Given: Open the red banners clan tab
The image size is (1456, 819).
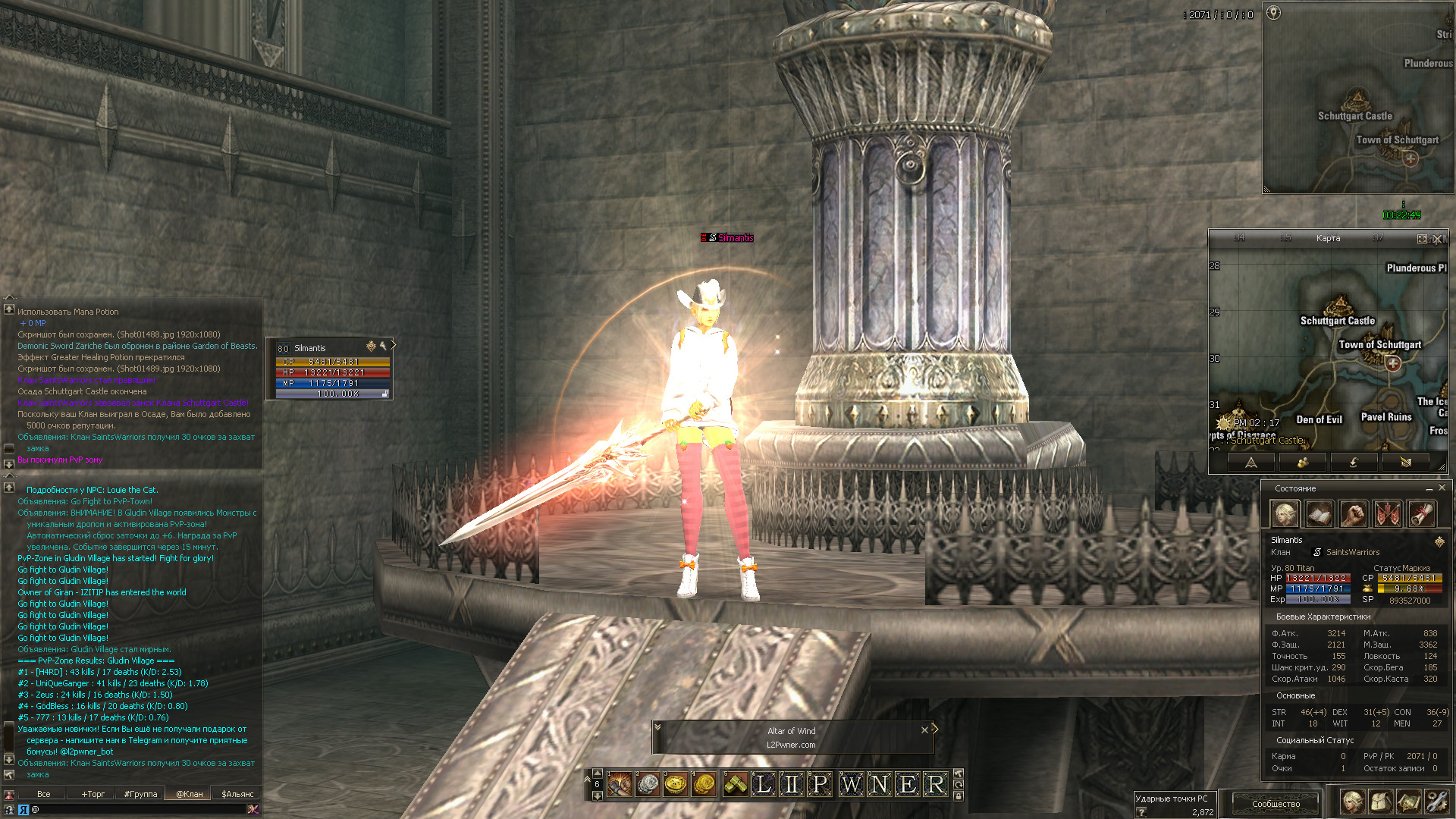Looking at the screenshot, I should tap(1388, 514).
